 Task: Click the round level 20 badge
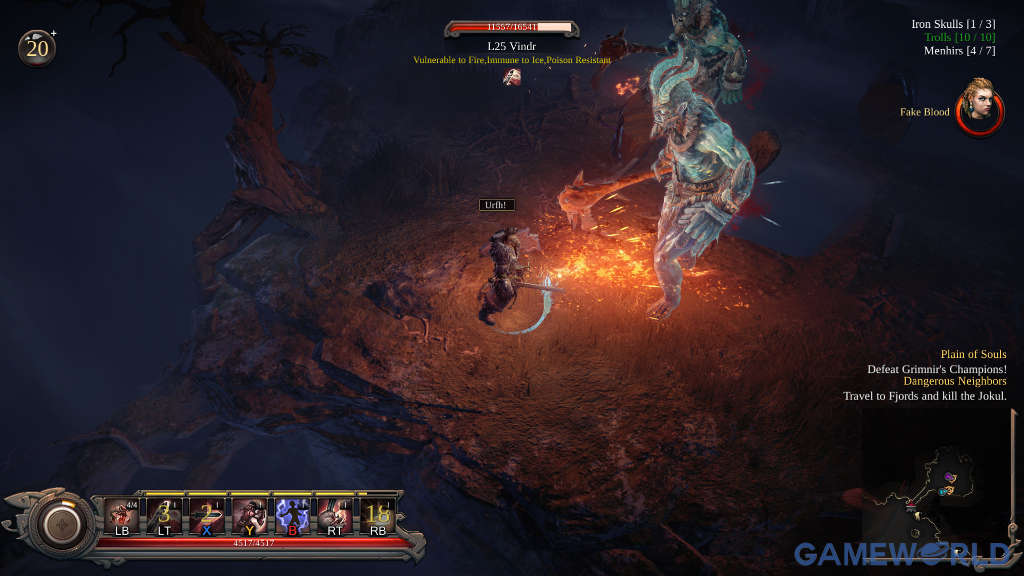click(37, 47)
